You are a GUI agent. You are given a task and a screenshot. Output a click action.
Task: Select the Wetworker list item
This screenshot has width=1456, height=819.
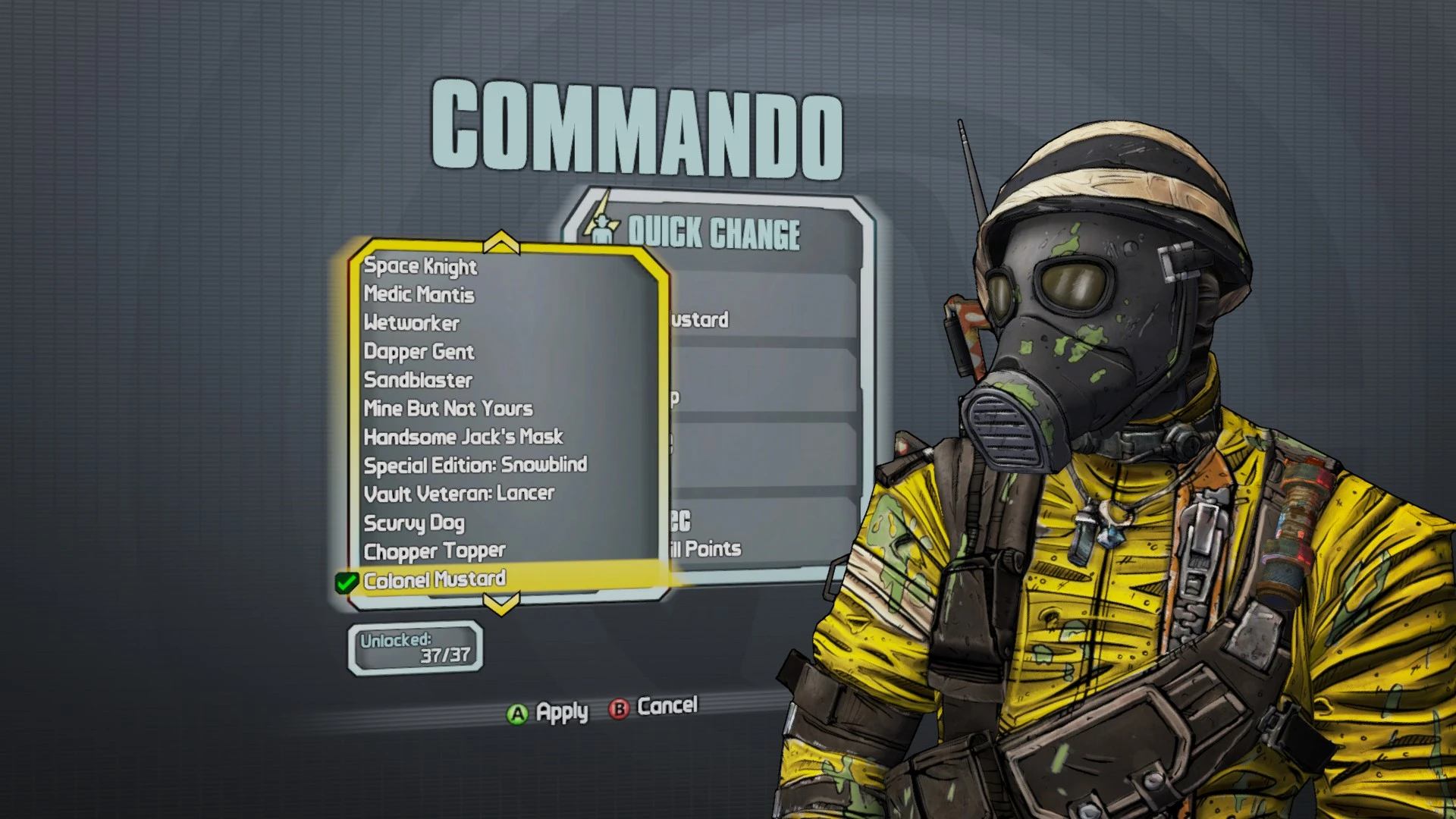[410, 323]
